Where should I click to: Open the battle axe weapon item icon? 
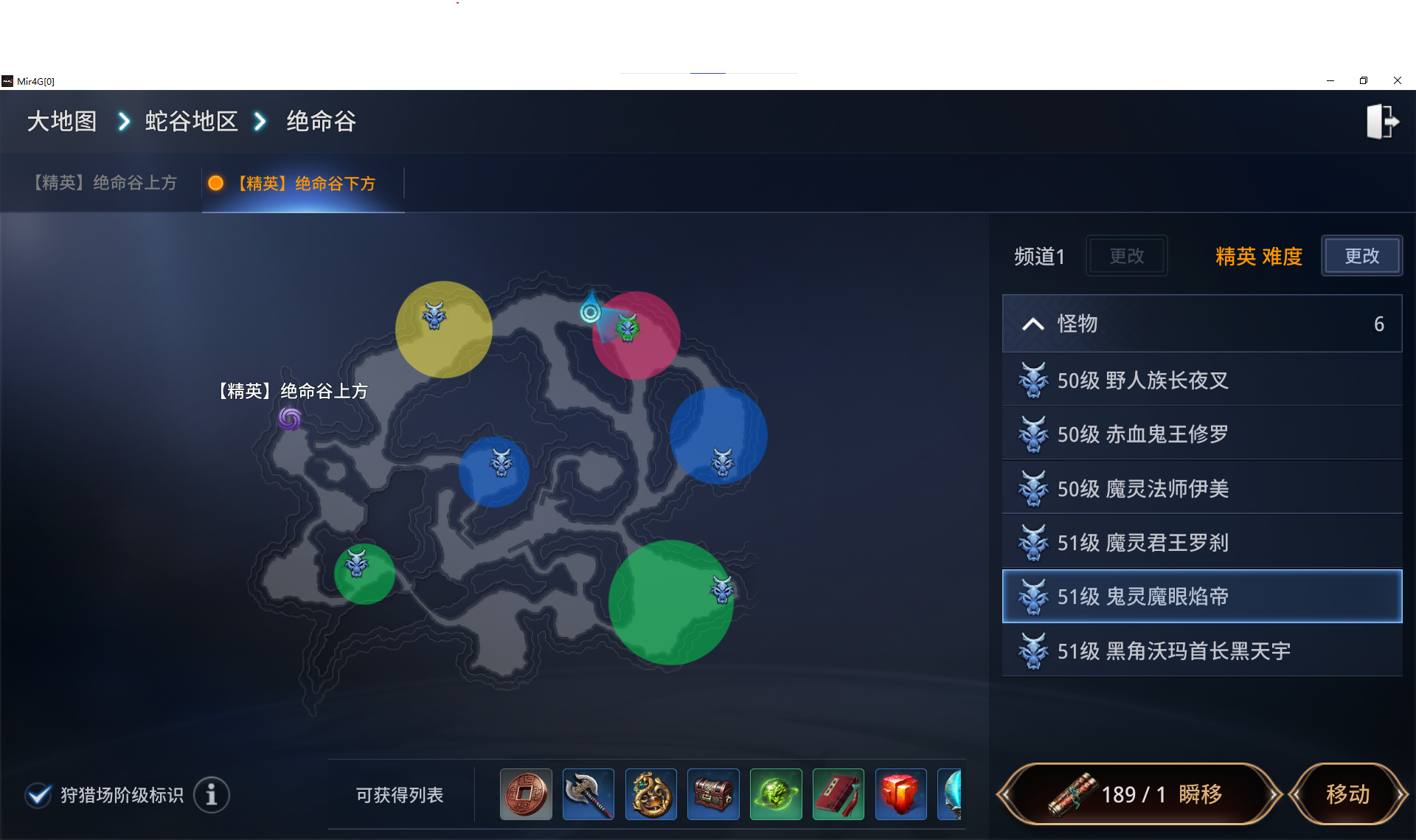[588, 794]
